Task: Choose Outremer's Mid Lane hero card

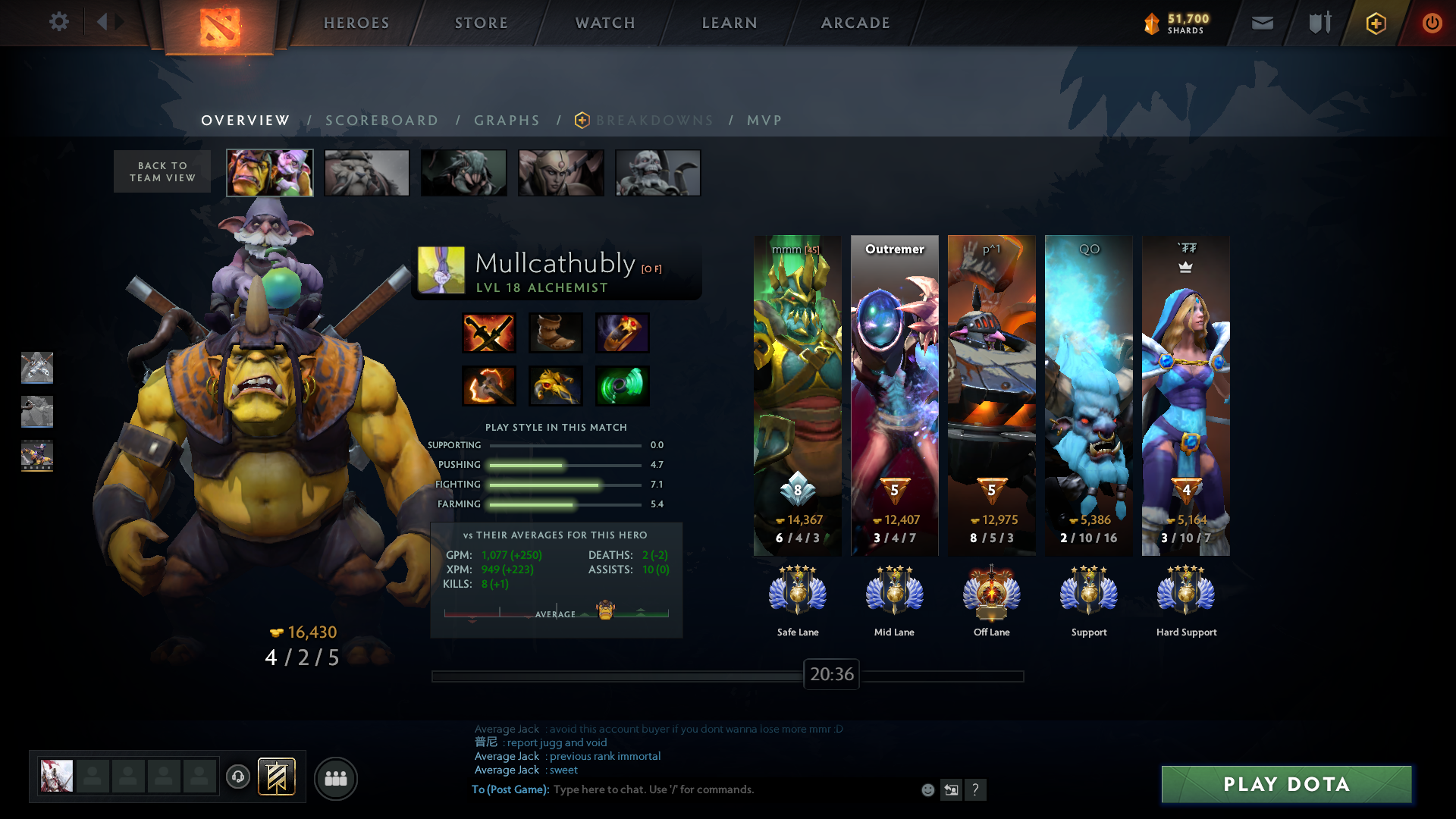Action: coord(894,394)
